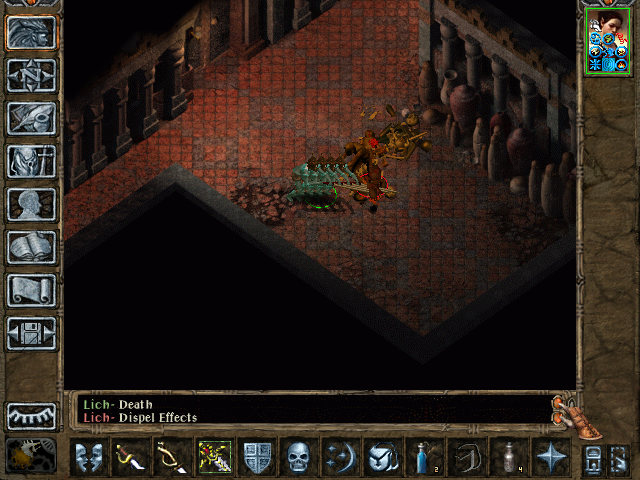640x480 pixels.
Task: Open the inventory armored figure button
Action: pos(31,161)
